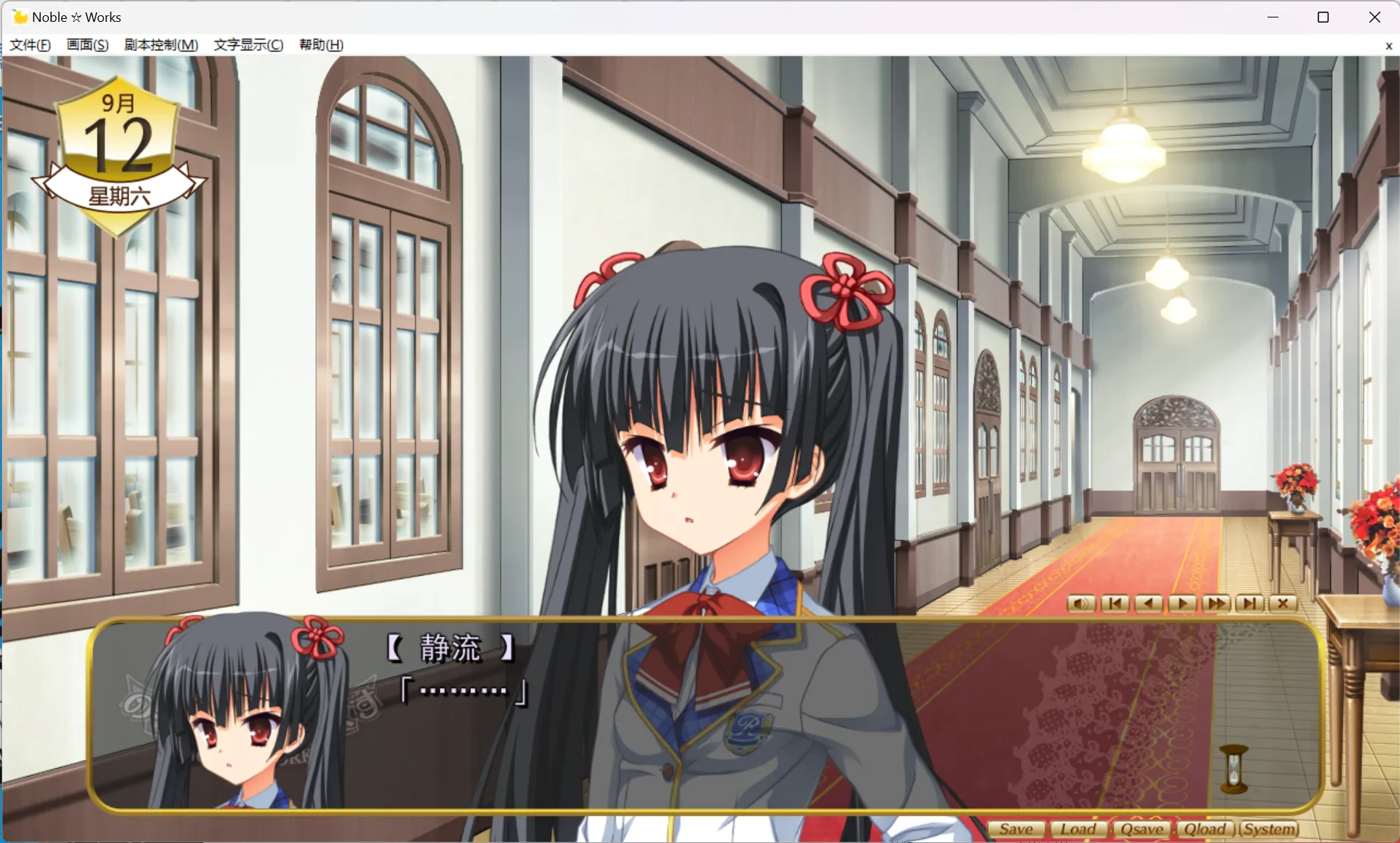Open the 帮助(H) help menu
Screen dimensions: 1400x843
tap(320, 44)
